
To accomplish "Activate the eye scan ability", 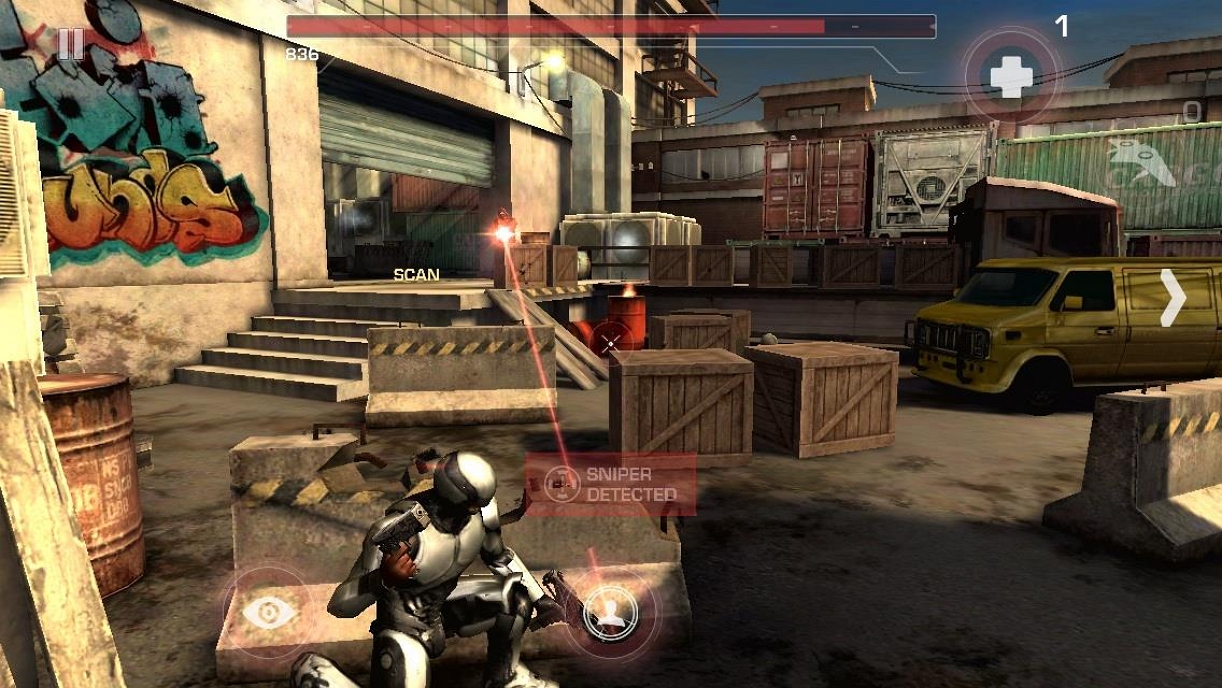I will (270, 611).
